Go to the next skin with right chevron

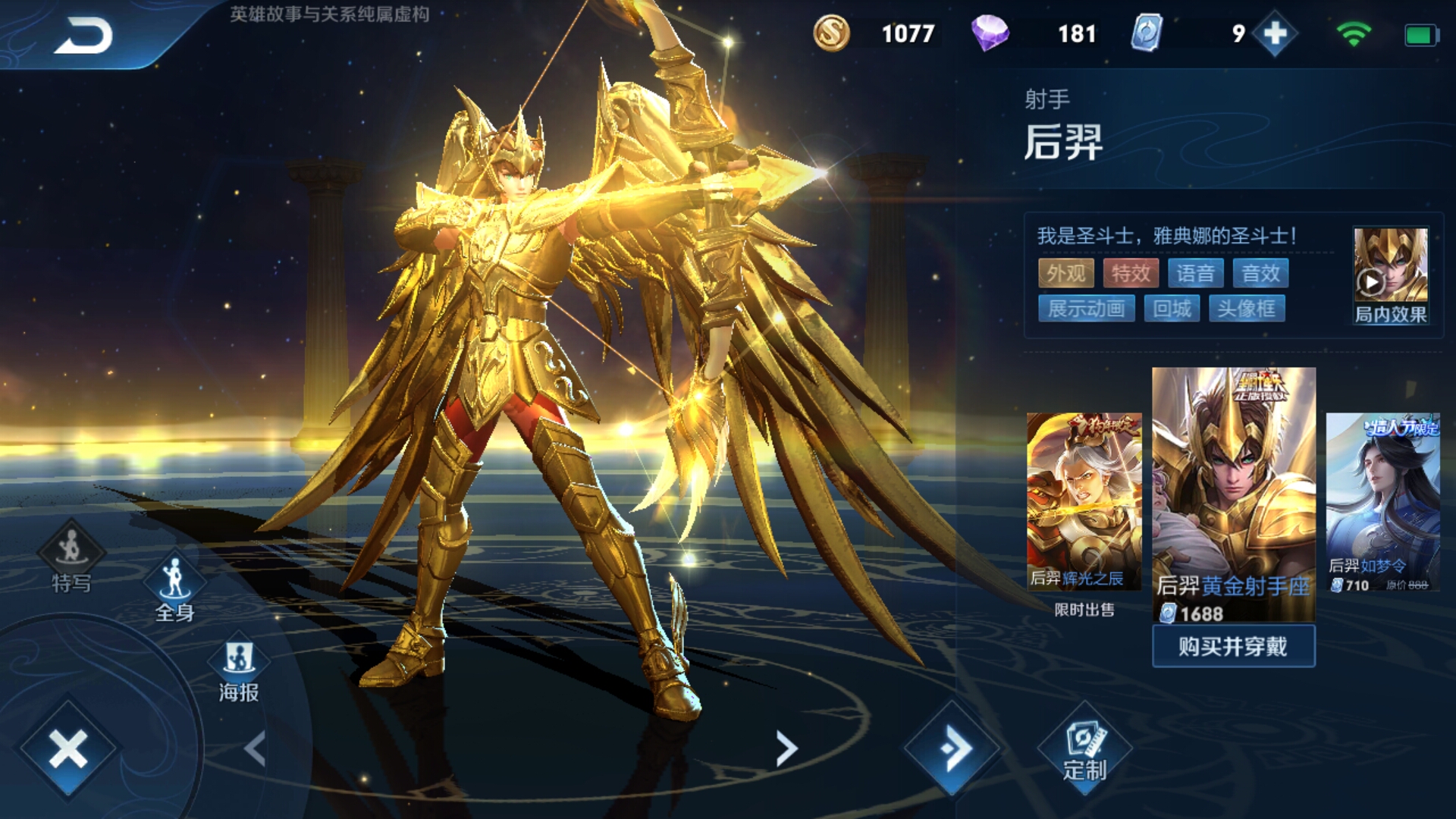[786, 749]
